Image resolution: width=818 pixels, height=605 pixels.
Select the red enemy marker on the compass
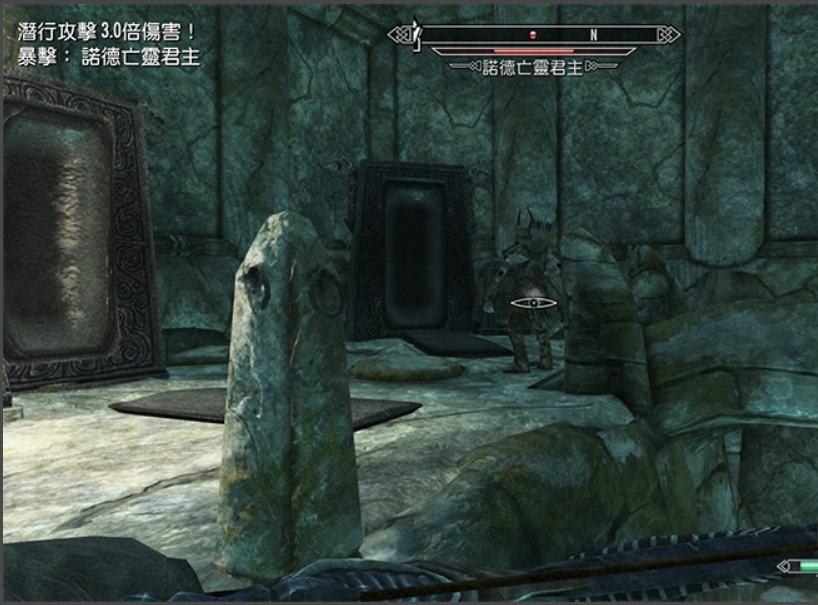point(534,34)
